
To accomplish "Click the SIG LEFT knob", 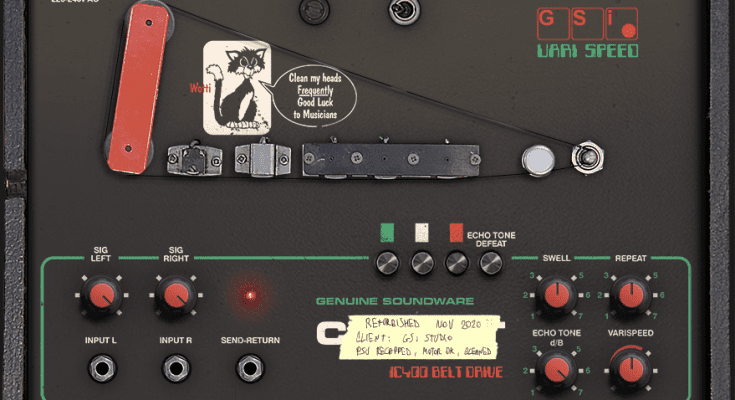I will tap(98, 295).
